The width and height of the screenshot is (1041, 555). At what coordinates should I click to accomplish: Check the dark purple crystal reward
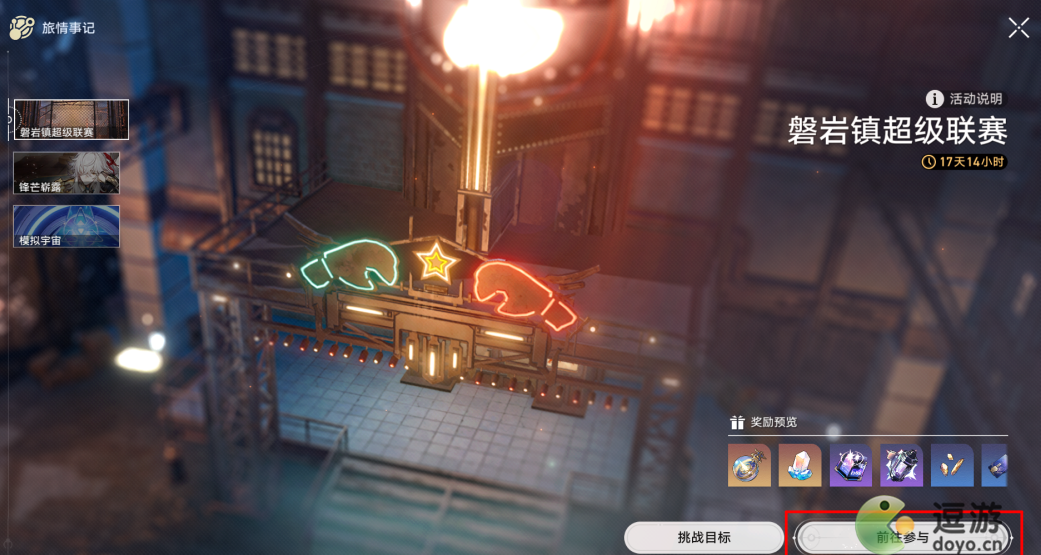coord(902,465)
